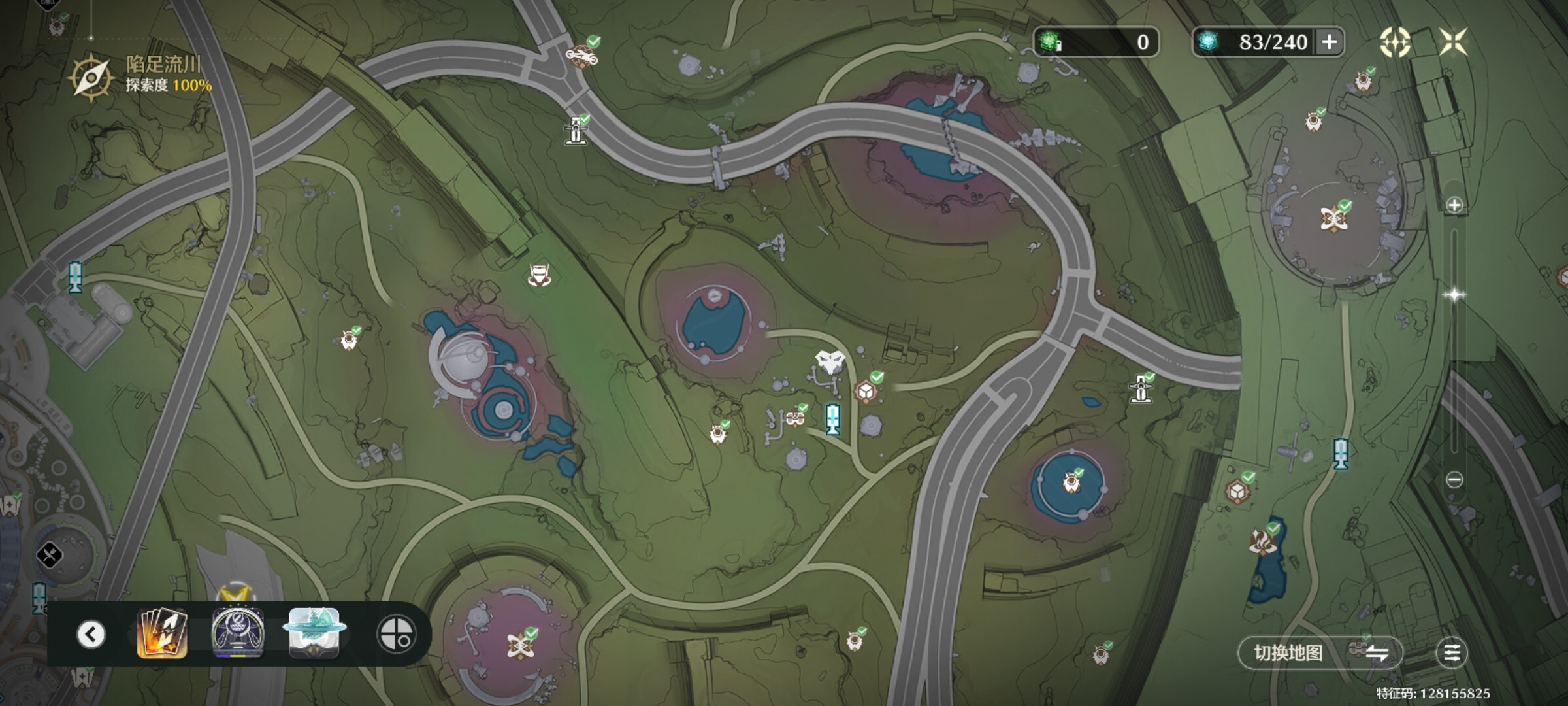Add stamina with the plus button
1568x706 pixels.
coord(1329,42)
